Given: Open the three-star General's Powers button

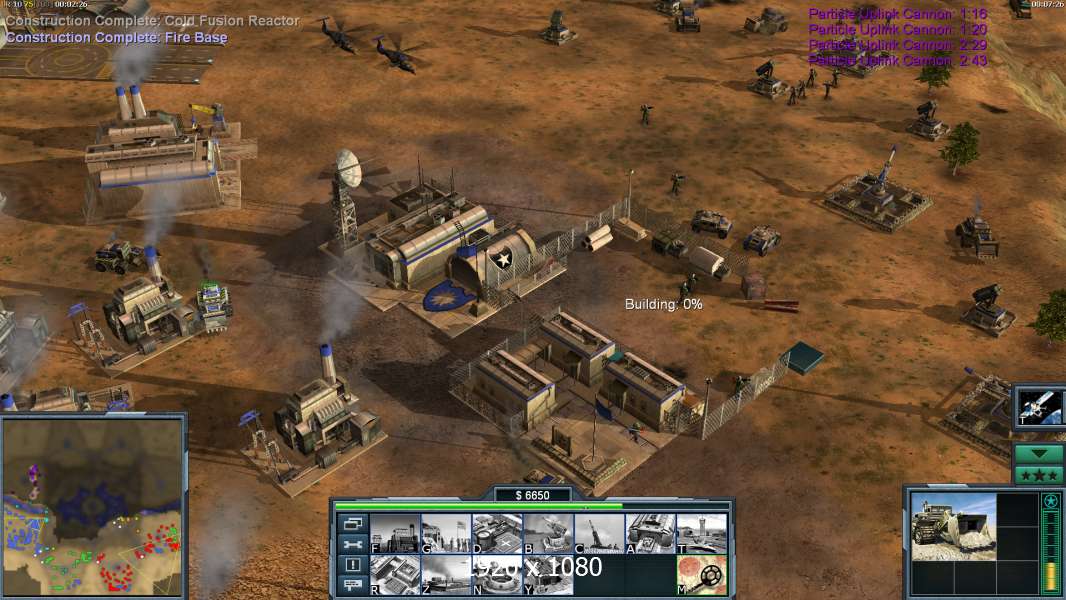Looking at the screenshot, I should coord(1039,474).
